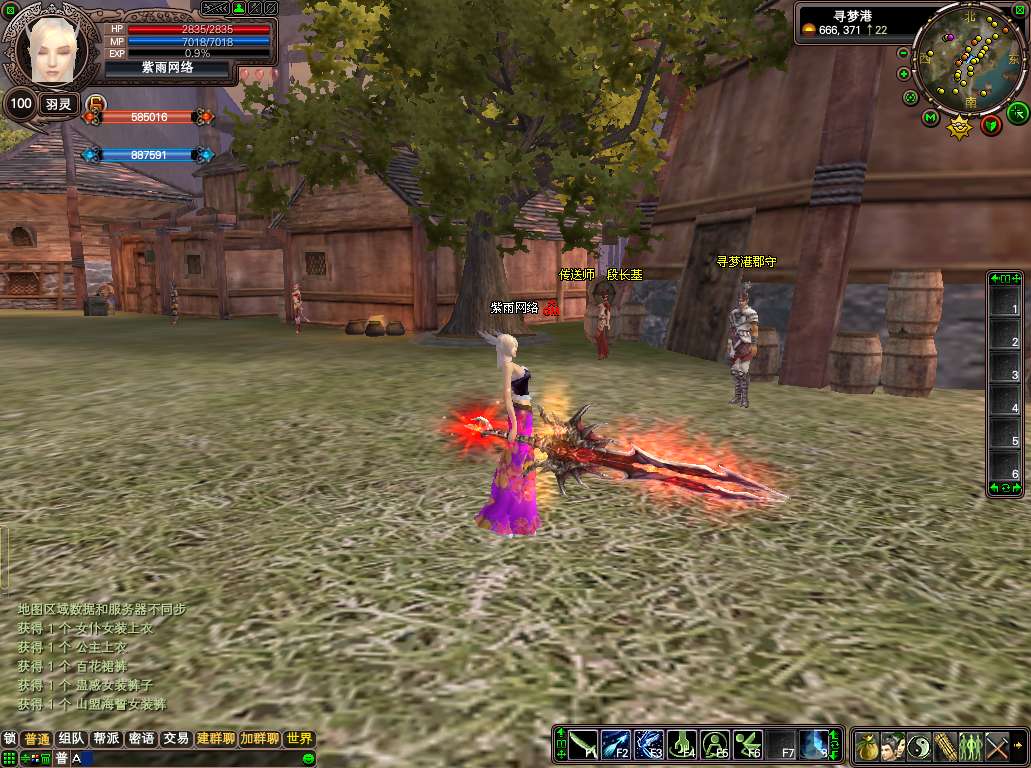Switch chat to 帮派 guild channel
This screenshot has width=1031, height=768.
tap(106, 739)
